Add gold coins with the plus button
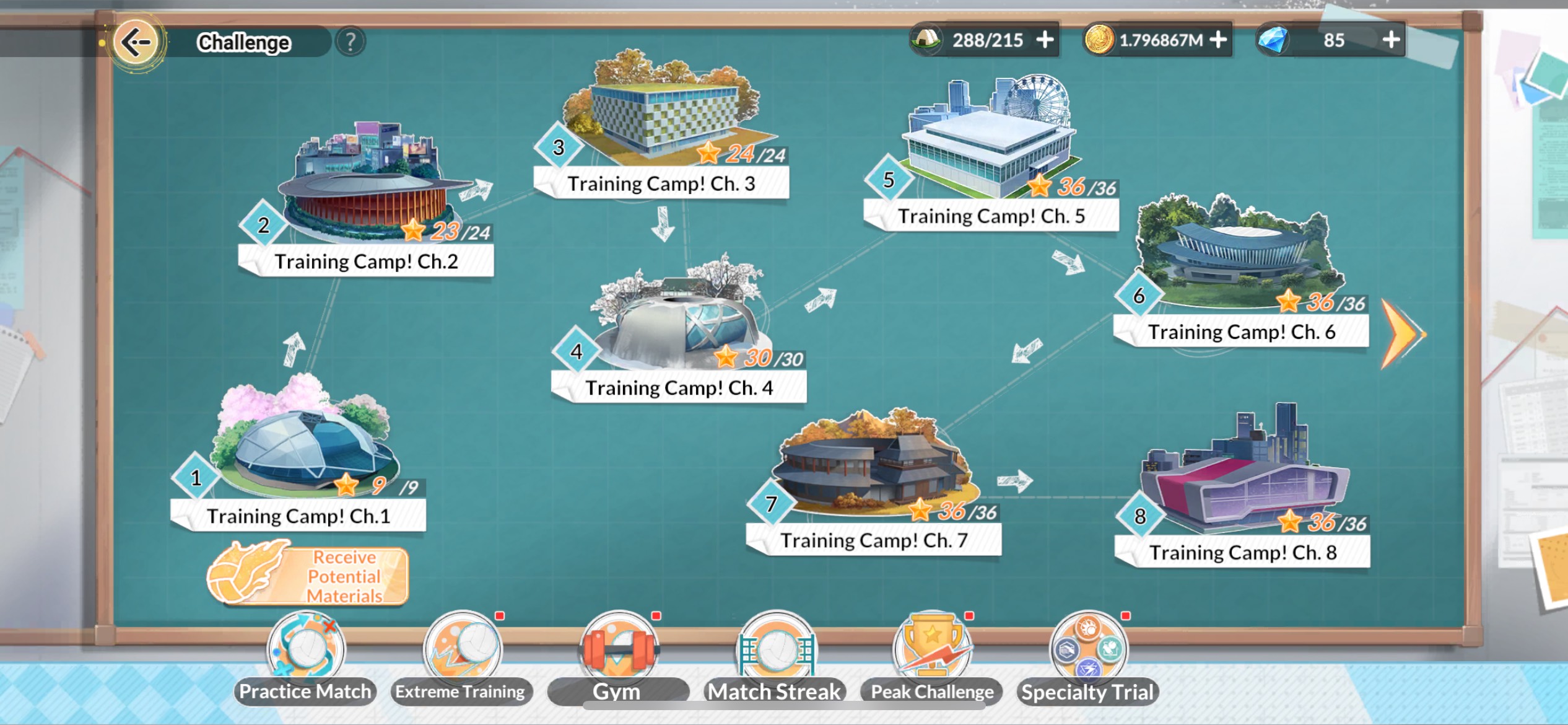Image resolution: width=1568 pixels, height=725 pixels. click(1218, 40)
